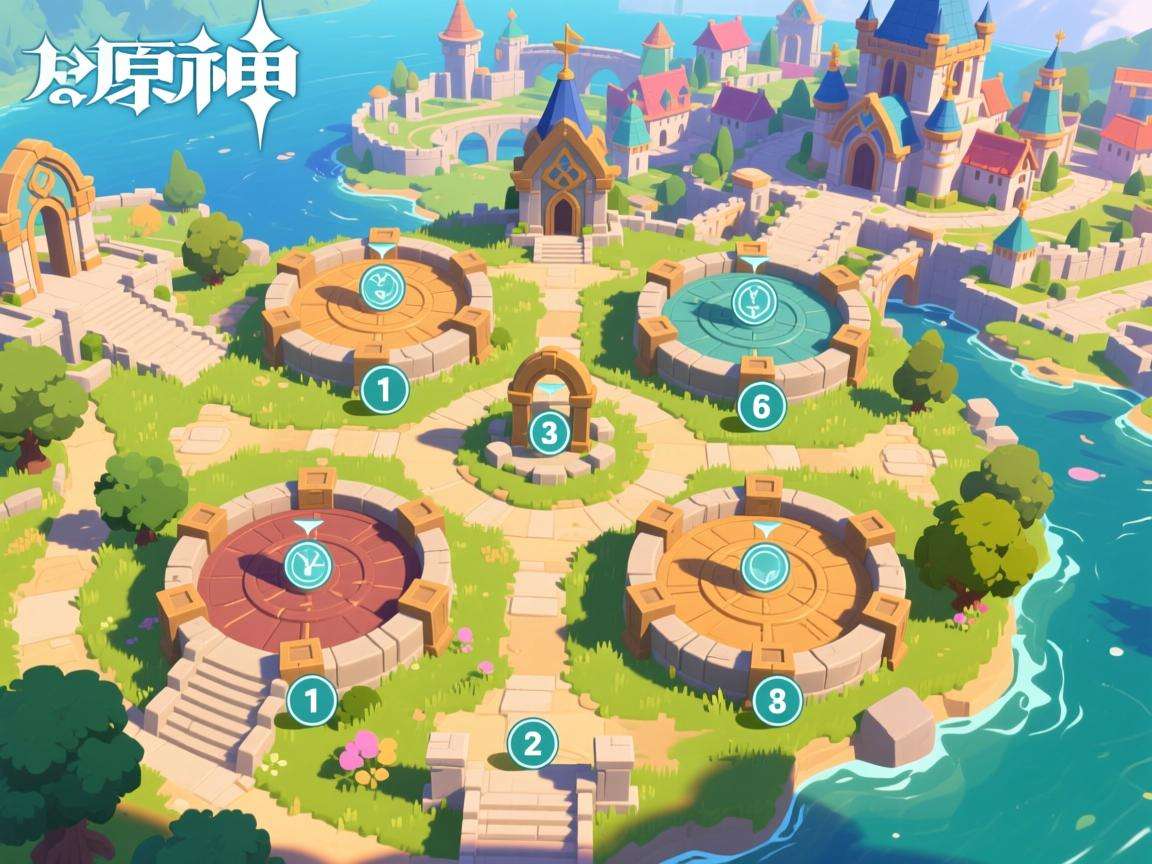The width and height of the screenshot is (1152, 864).
Task: Click the number 1 marker below the red platform
Action: (310, 702)
